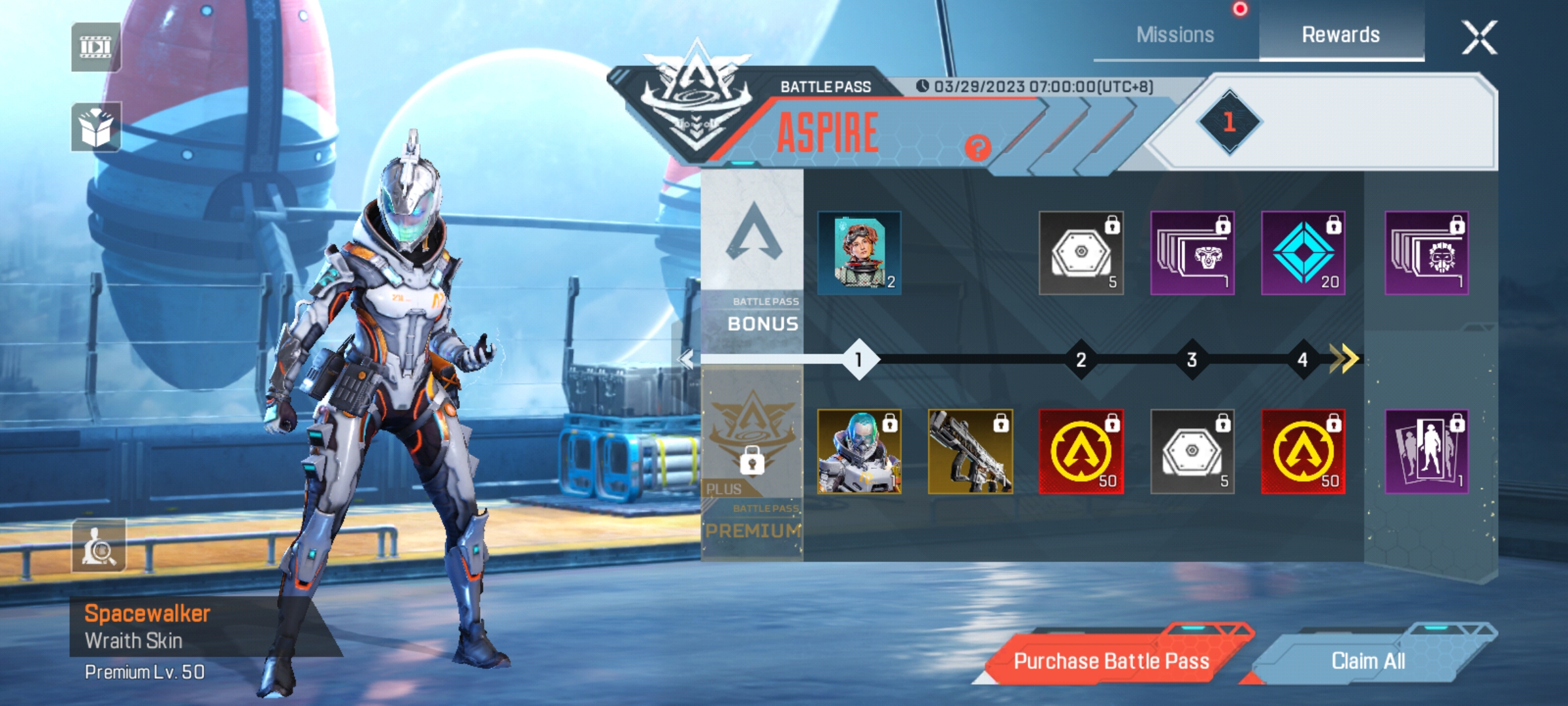This screenshot has height=706, width=1568.
Task: Select the Rewards tab
Action: [1341, 35]
